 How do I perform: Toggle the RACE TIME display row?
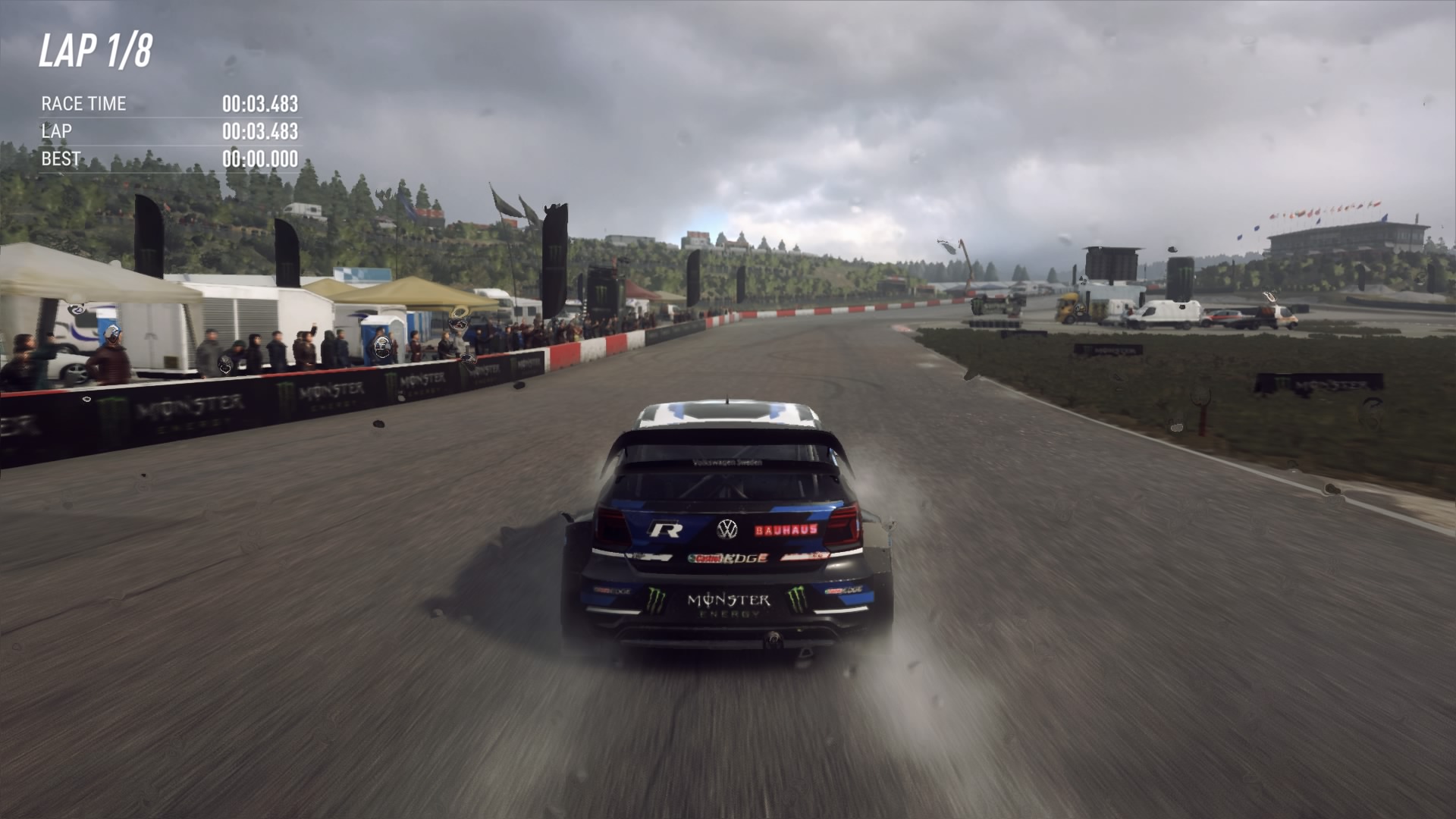click(83, 104)
